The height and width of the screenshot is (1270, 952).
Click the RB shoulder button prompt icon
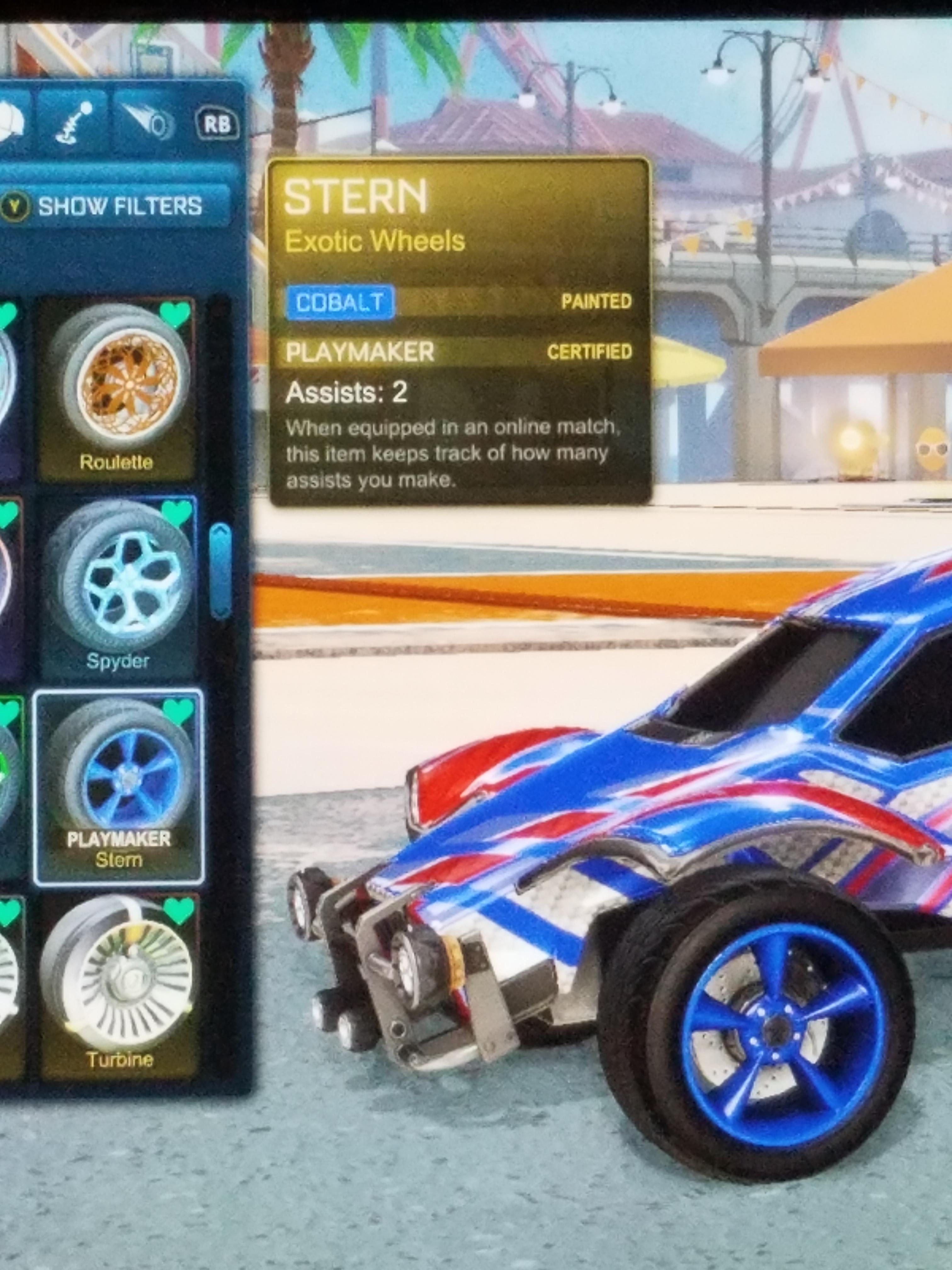click(x=217, y=122)
